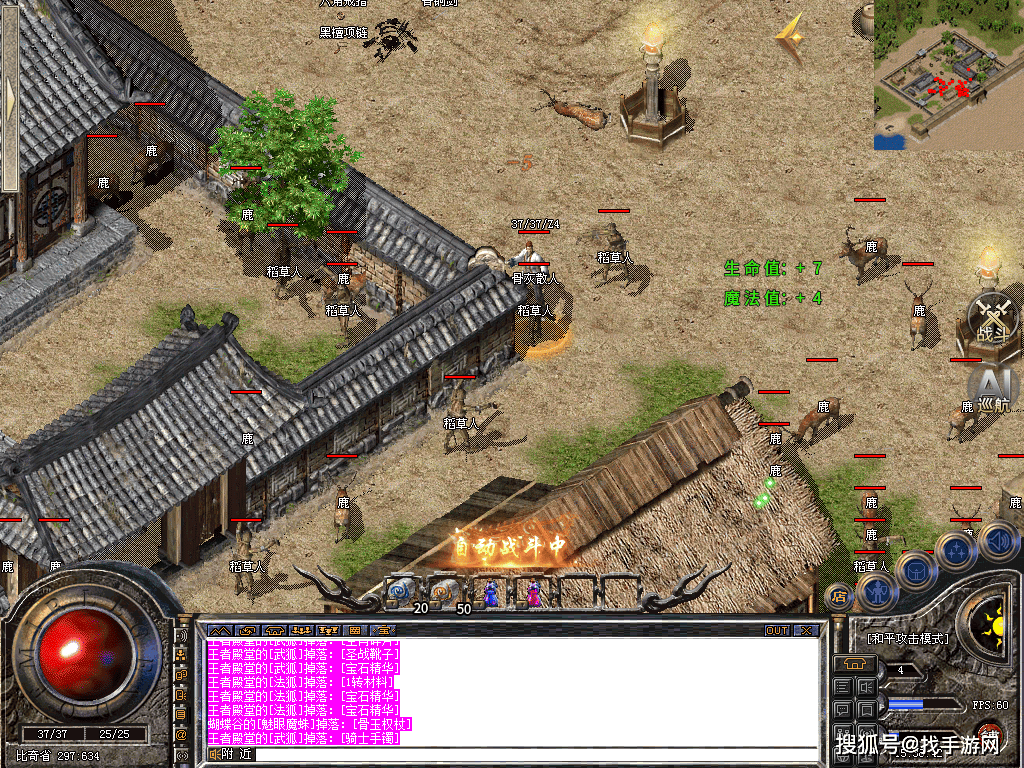Toggle the round speaker sound button
This screenshot has width=1024, height=768.
[998, 541]
